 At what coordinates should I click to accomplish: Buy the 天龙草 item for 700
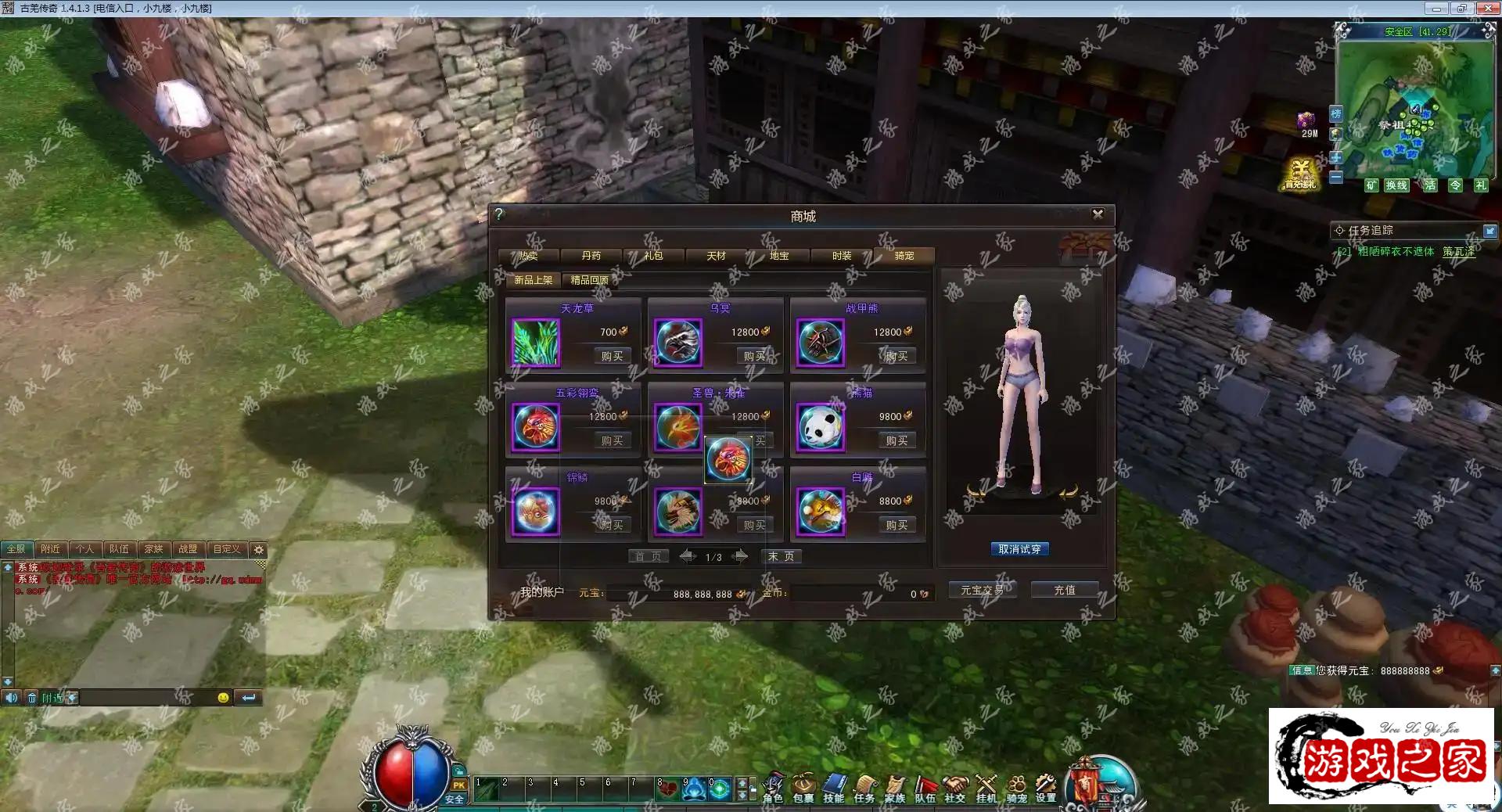(x=612, y=357)
